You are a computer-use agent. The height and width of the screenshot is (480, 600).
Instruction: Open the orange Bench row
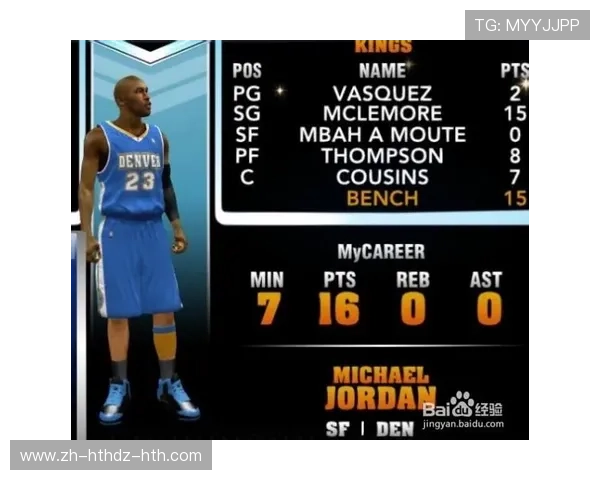click(x=382, y=198)
